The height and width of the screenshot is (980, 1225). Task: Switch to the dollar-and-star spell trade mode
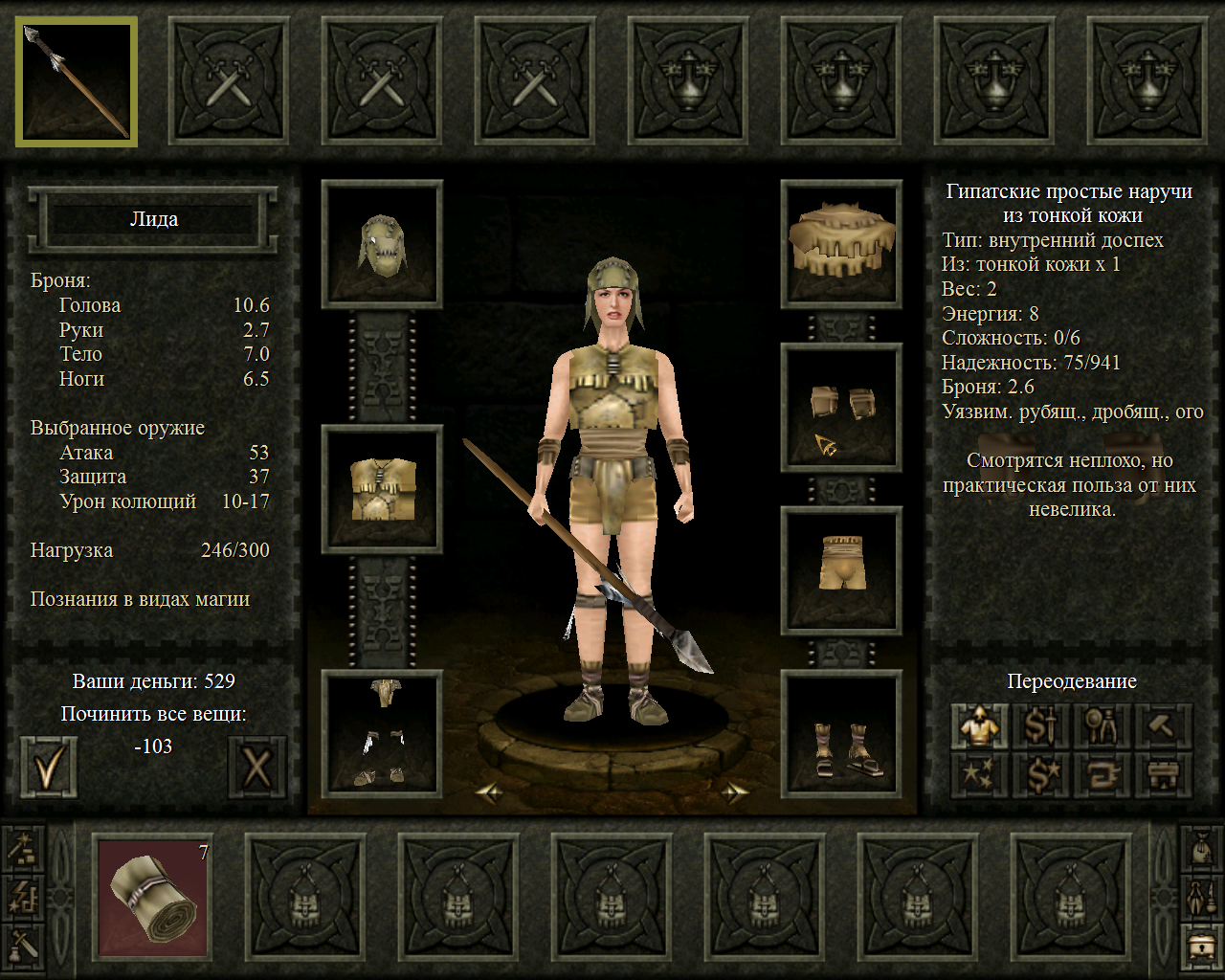pyautogui.click(x=1040, y=775)
